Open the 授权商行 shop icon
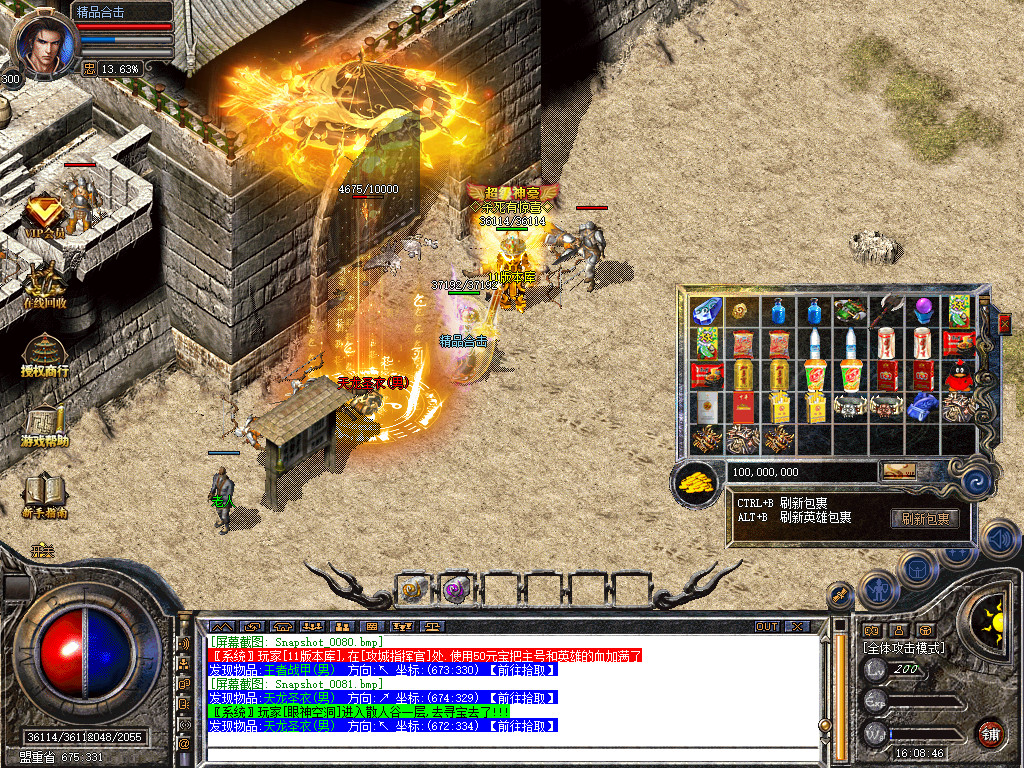Image resolution: width=1024 pixels, height=768 pixels. (44, 354)
